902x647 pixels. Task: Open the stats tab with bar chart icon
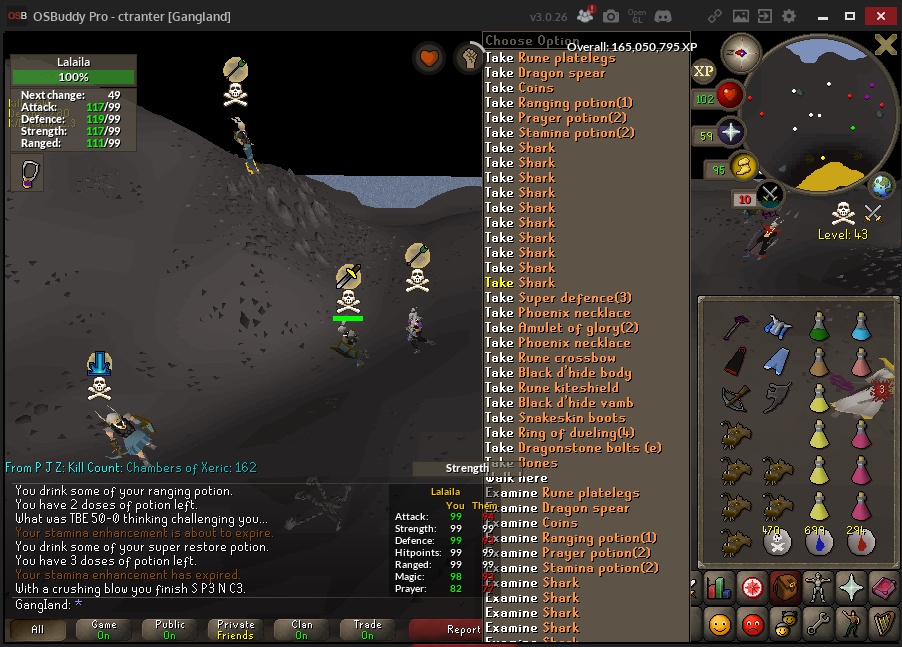(x=718, y=587)
